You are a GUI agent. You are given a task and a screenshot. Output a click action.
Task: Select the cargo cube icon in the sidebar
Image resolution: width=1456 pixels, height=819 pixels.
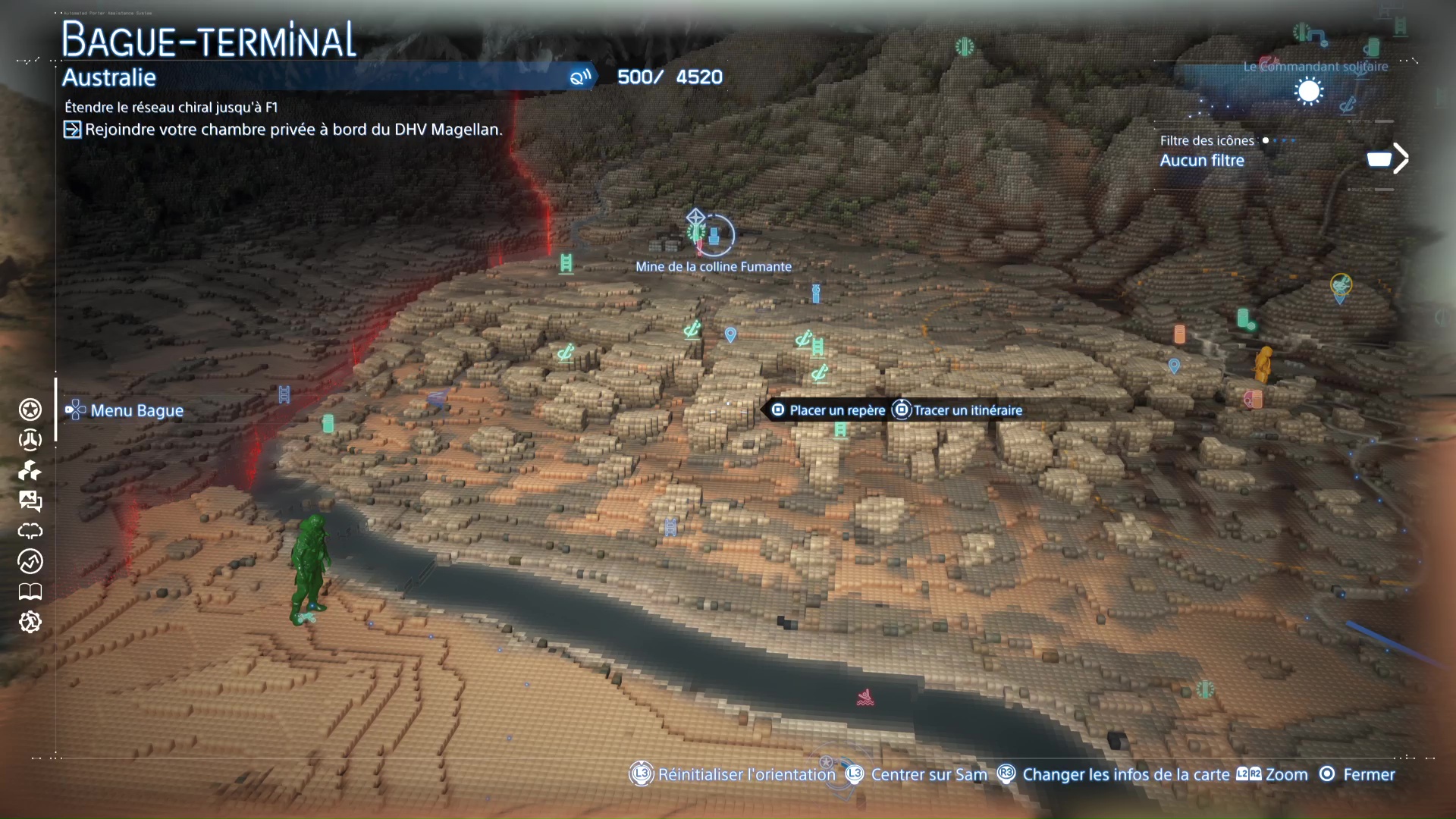(x=30, y=470)
